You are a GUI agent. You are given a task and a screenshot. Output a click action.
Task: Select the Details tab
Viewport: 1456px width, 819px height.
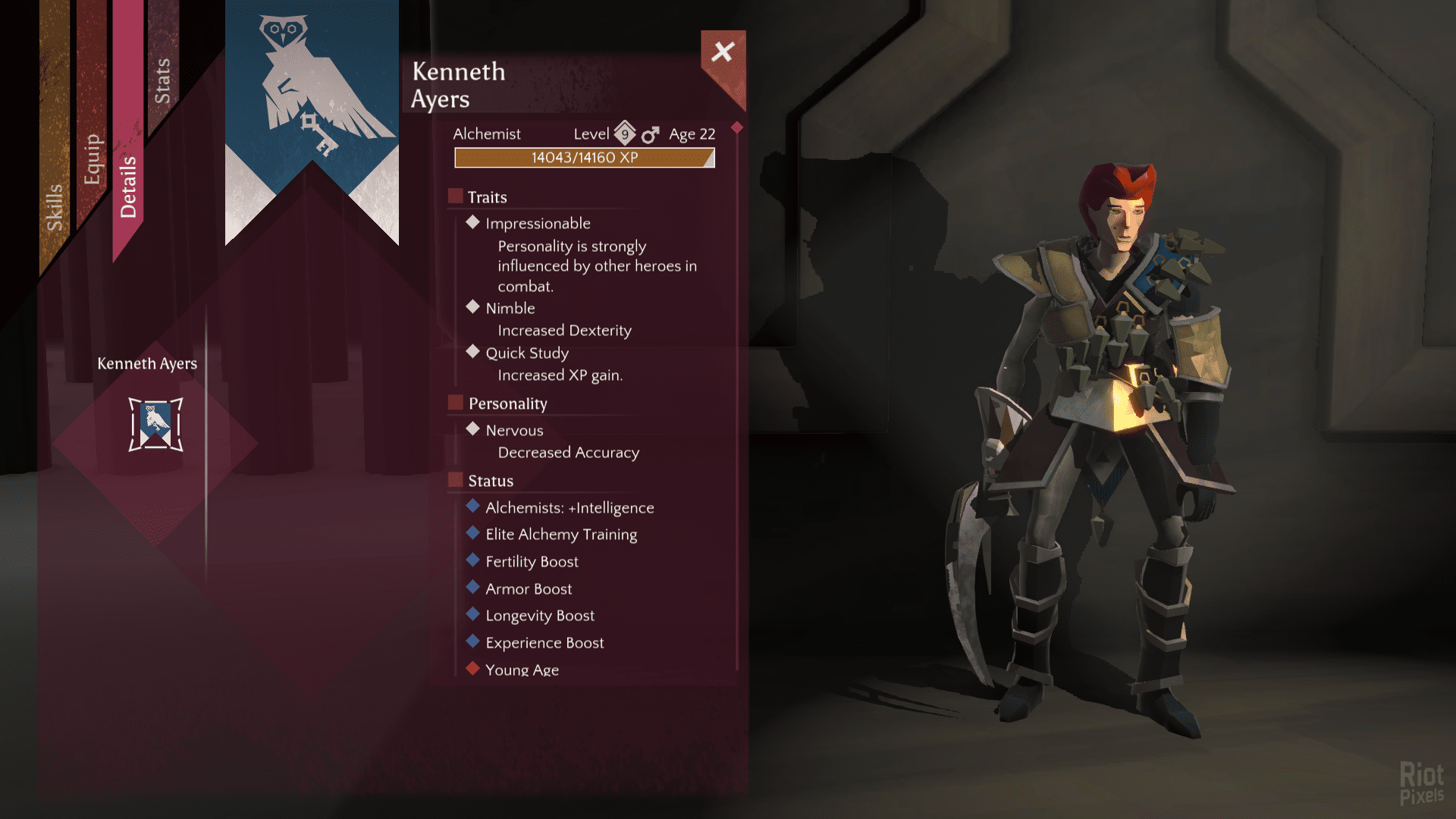click(128, 187)
